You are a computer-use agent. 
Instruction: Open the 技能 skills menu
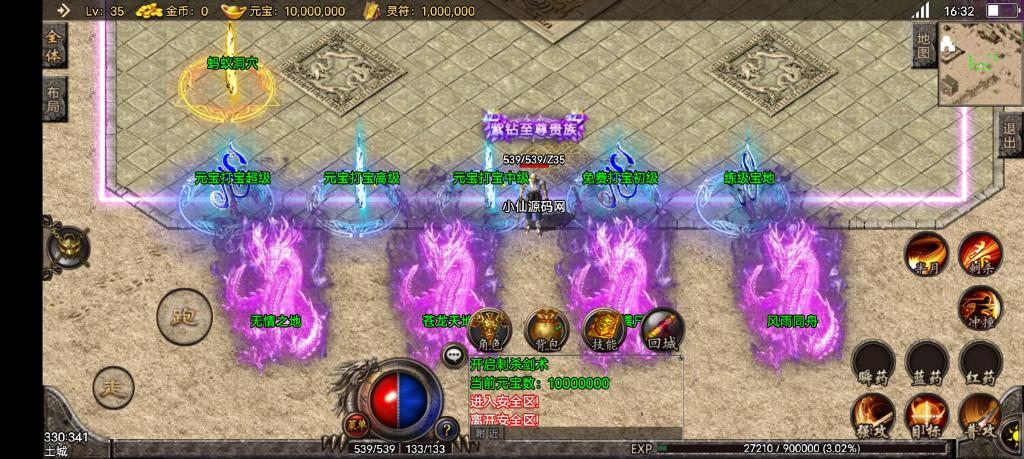[604, 330]
